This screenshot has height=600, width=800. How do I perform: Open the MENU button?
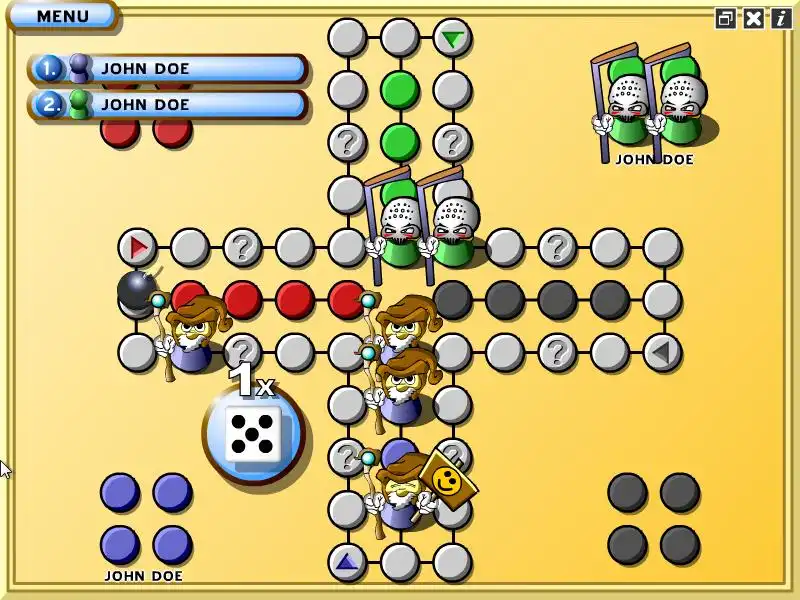62,16
